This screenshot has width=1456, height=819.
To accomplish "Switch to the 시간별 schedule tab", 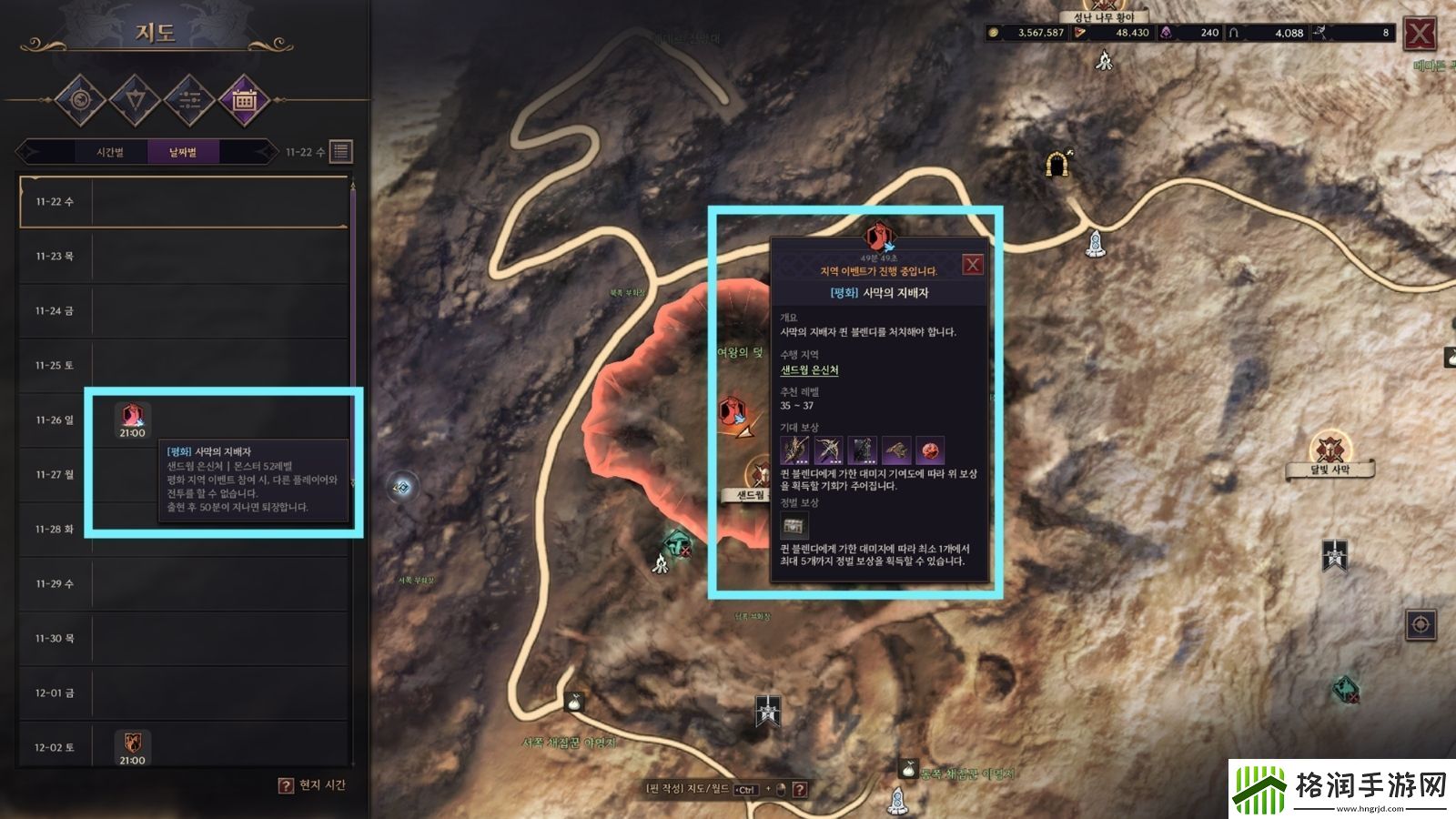I will click(110, 152).
